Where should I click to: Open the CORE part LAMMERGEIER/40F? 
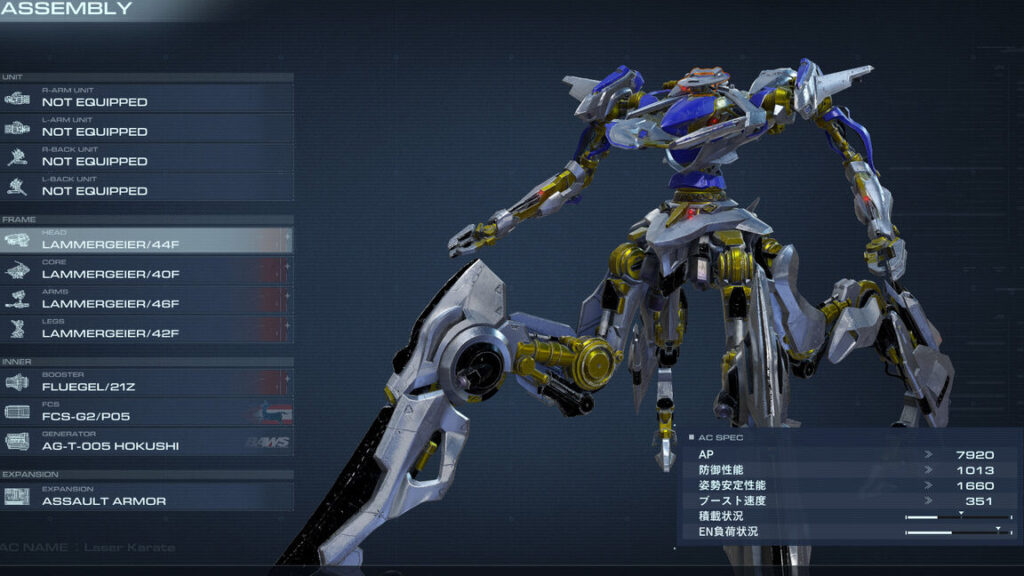pyautogui.click(x=147, y=270)
